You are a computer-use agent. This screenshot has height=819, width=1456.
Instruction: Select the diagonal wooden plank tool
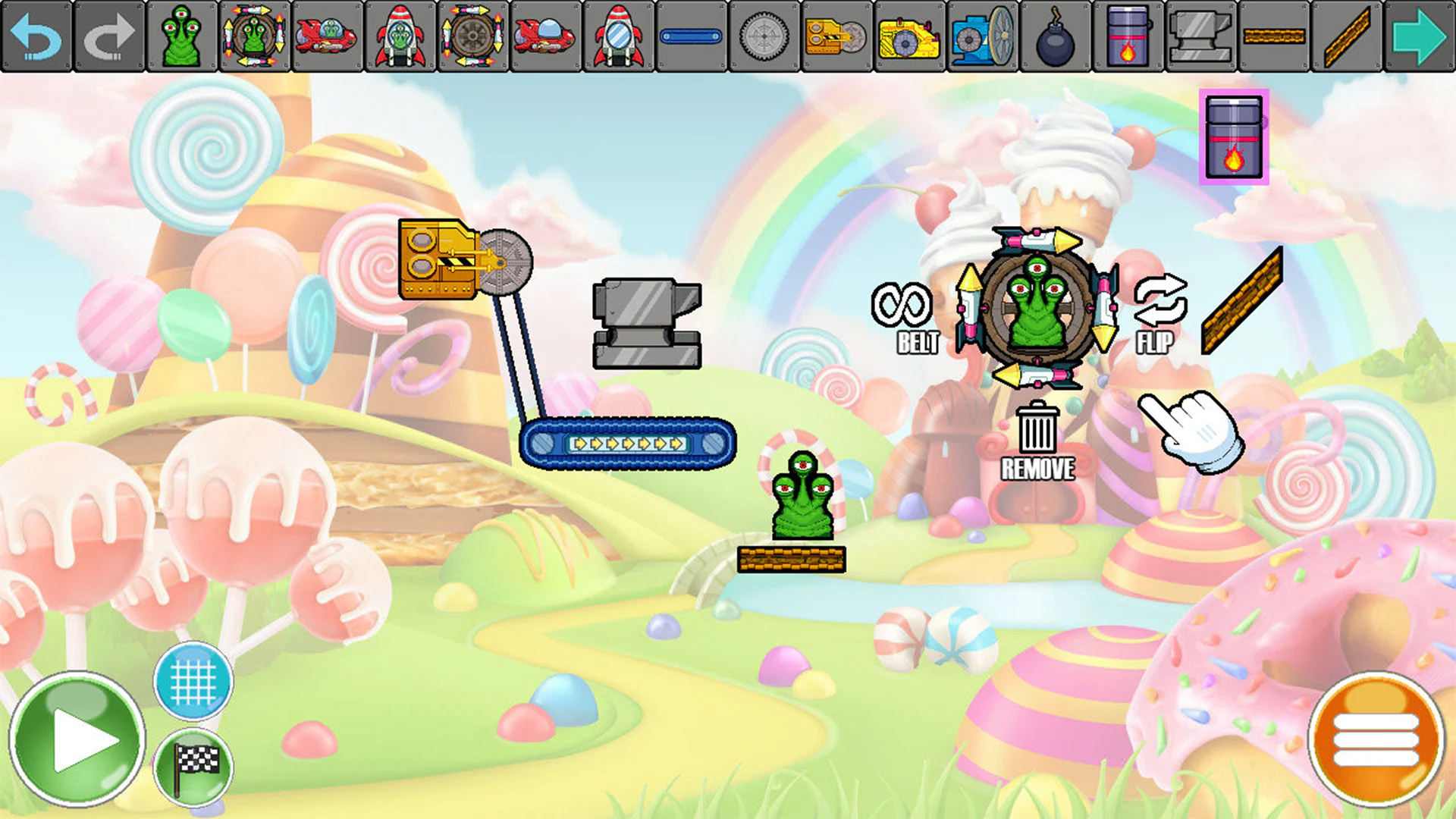(x=1348, y=36)
